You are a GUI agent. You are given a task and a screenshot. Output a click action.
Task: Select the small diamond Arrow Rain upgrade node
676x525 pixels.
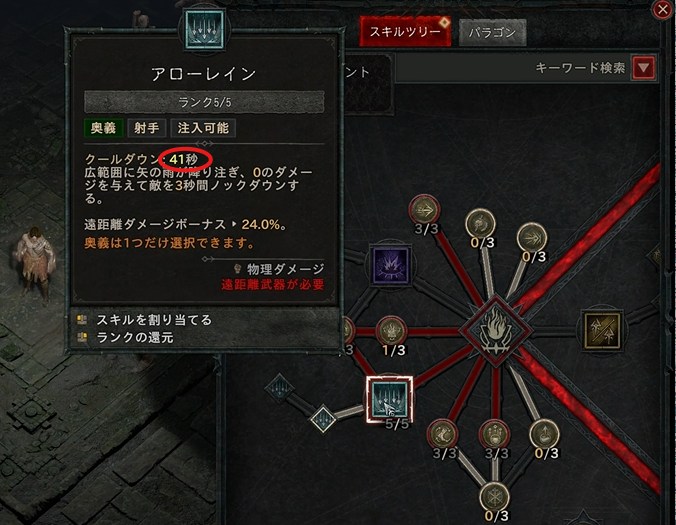322,418
